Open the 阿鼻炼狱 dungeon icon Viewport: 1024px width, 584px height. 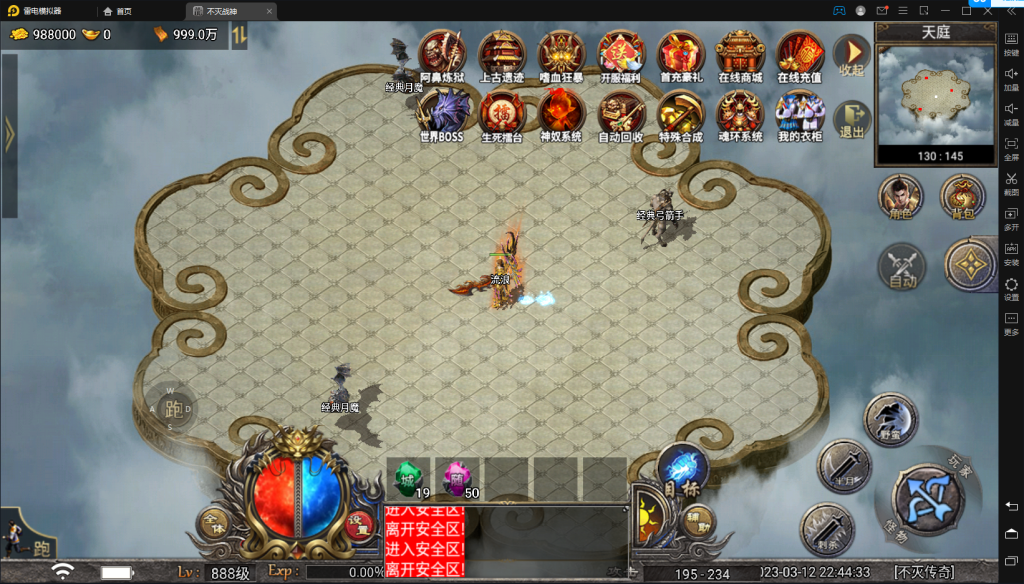point(441,54)
